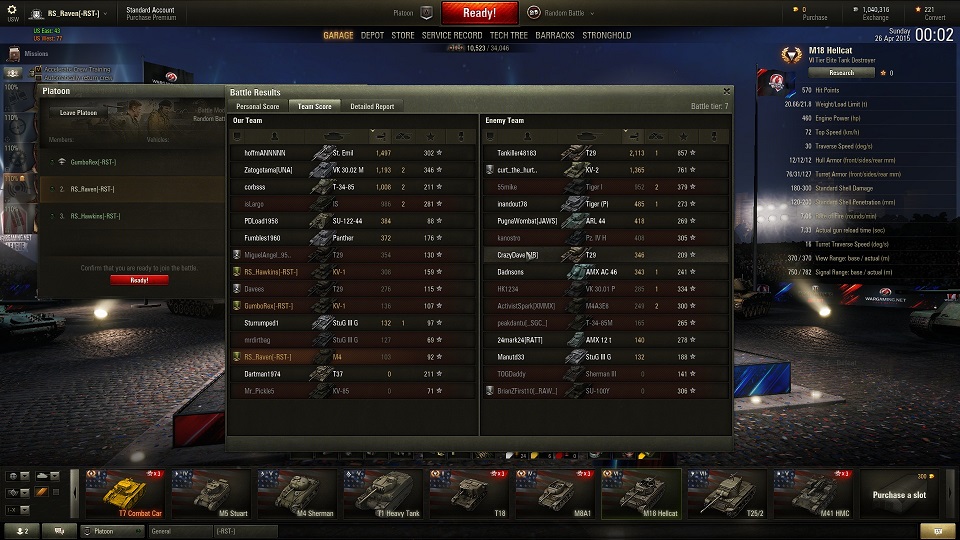Close the Battle Results window

(727, 91)
